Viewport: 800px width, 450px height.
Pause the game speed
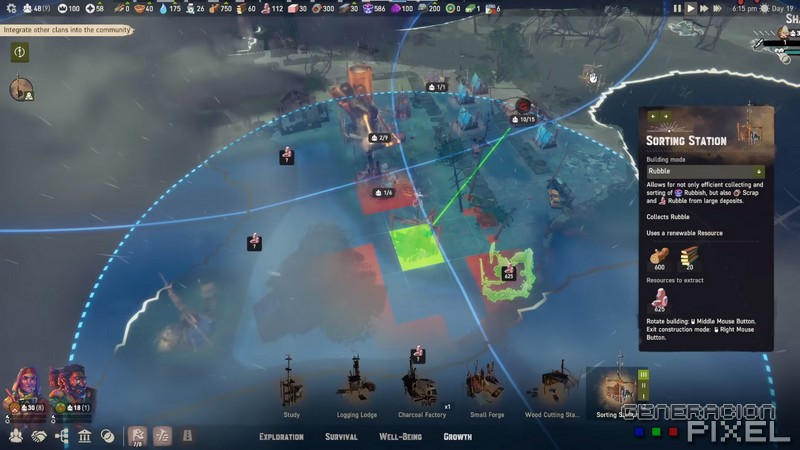pyautogui.click(x=676, y=8)
